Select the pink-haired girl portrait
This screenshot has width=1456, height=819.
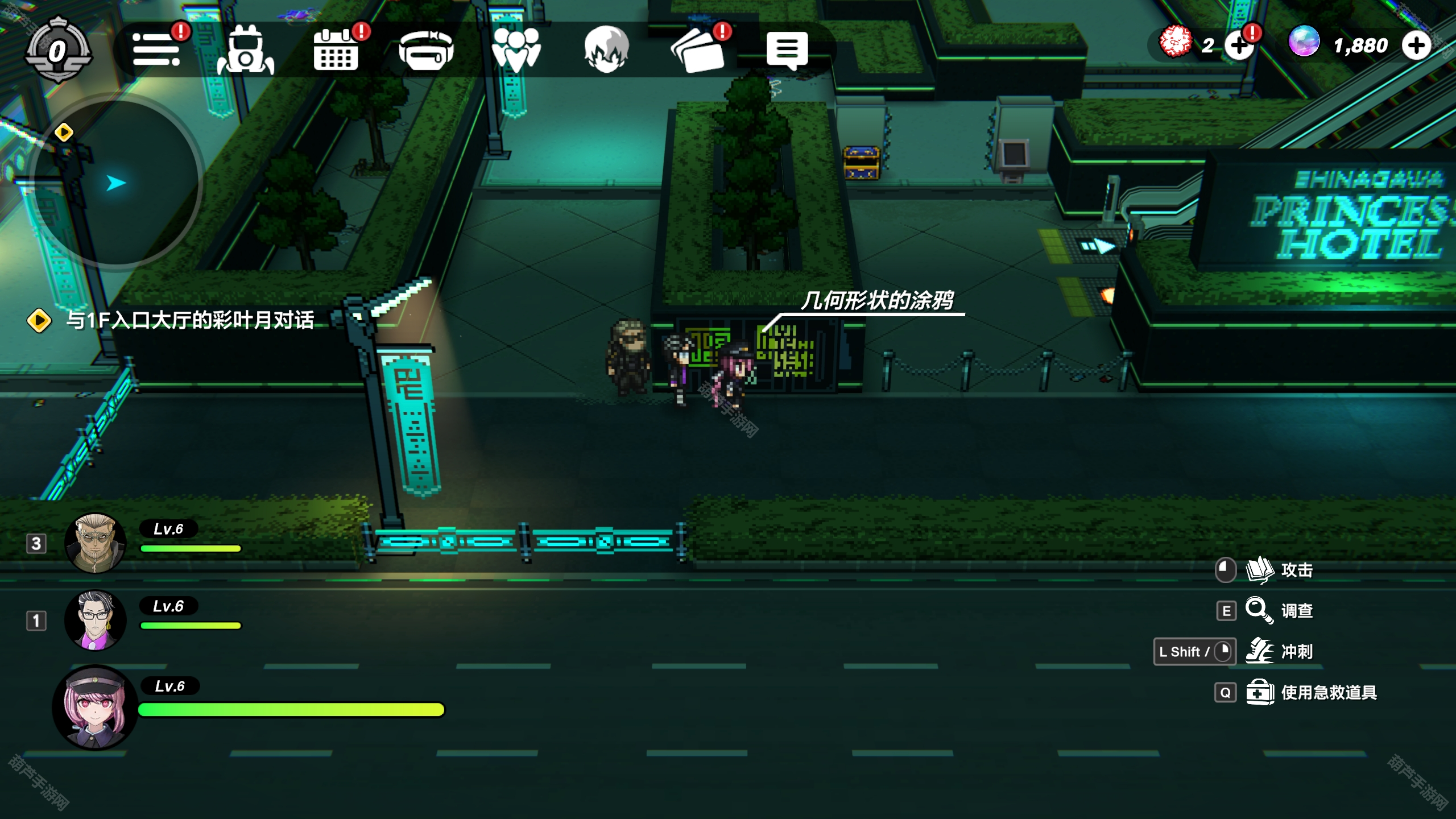(x=95, y=707)
